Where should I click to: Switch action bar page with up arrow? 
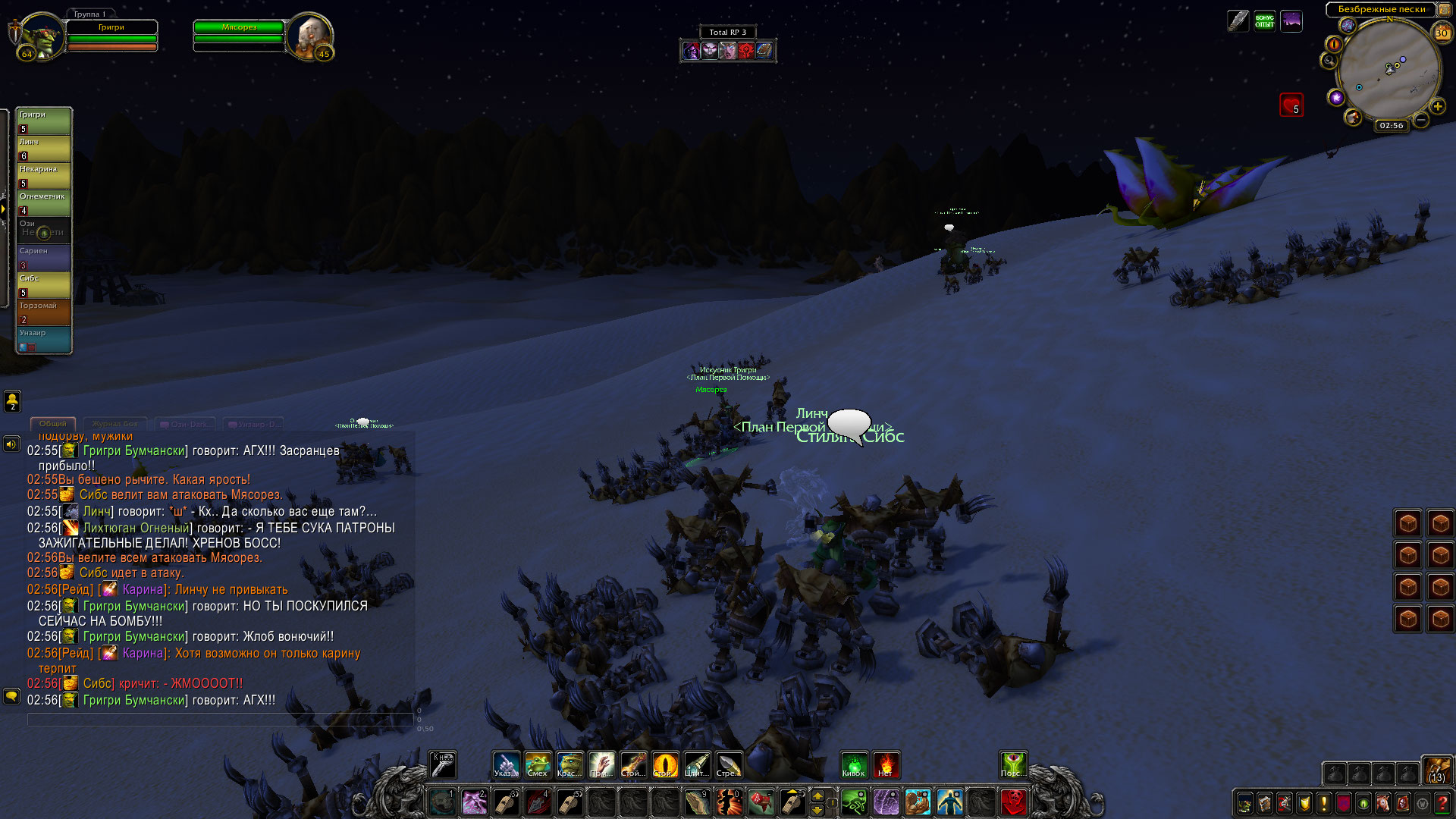817,795
